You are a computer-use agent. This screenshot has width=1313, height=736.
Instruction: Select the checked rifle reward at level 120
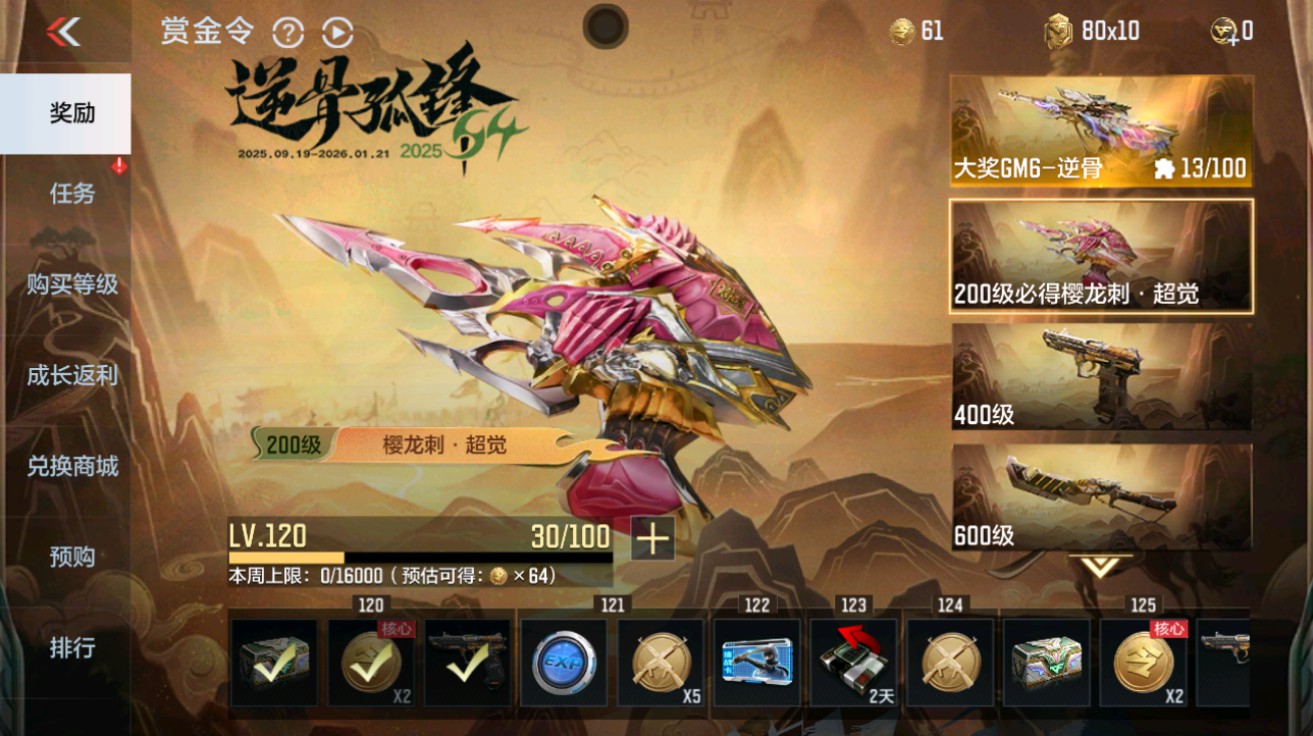[x=466, y=663]
